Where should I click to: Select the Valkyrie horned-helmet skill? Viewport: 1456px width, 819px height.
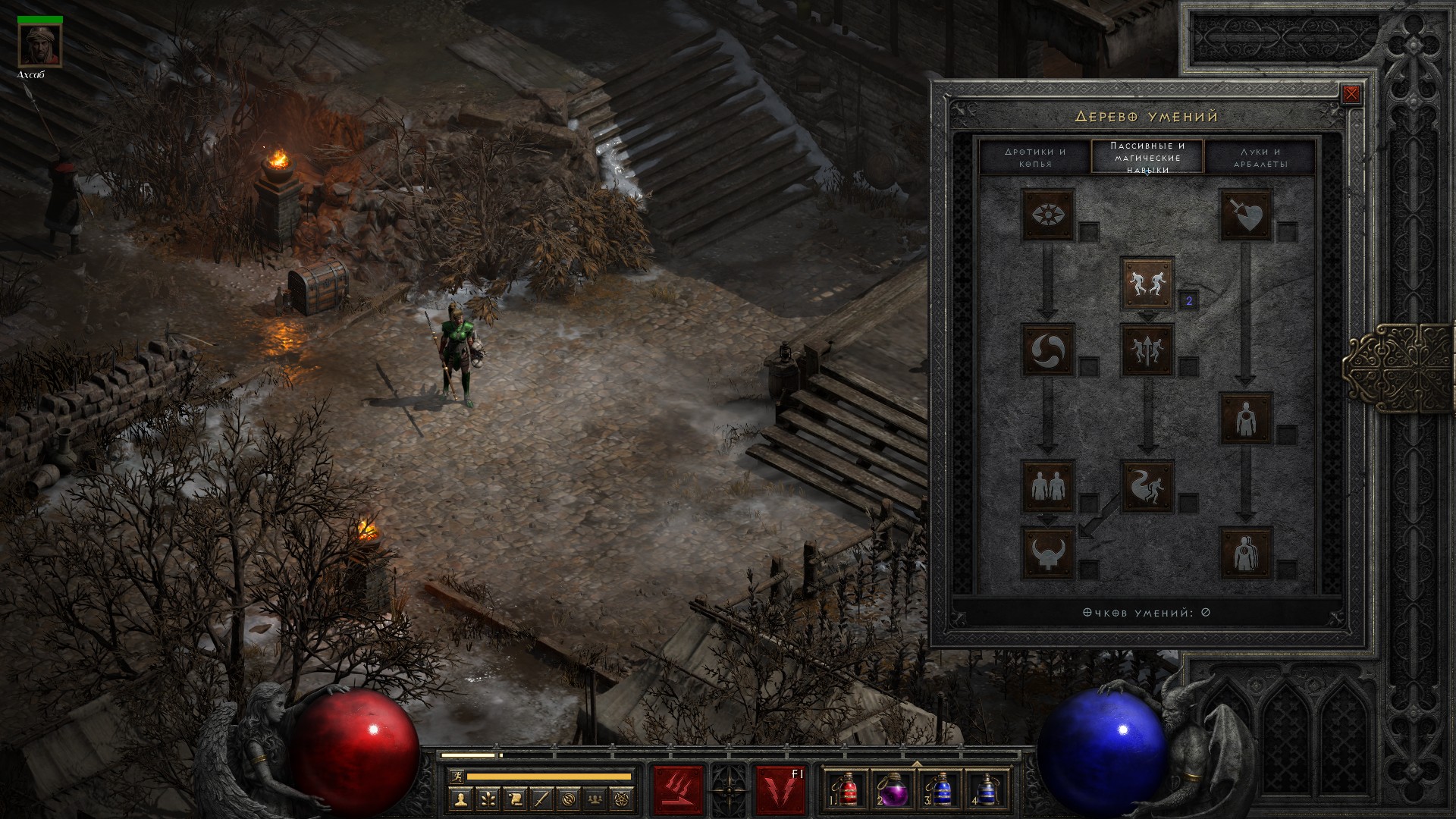click(1048, 552)
